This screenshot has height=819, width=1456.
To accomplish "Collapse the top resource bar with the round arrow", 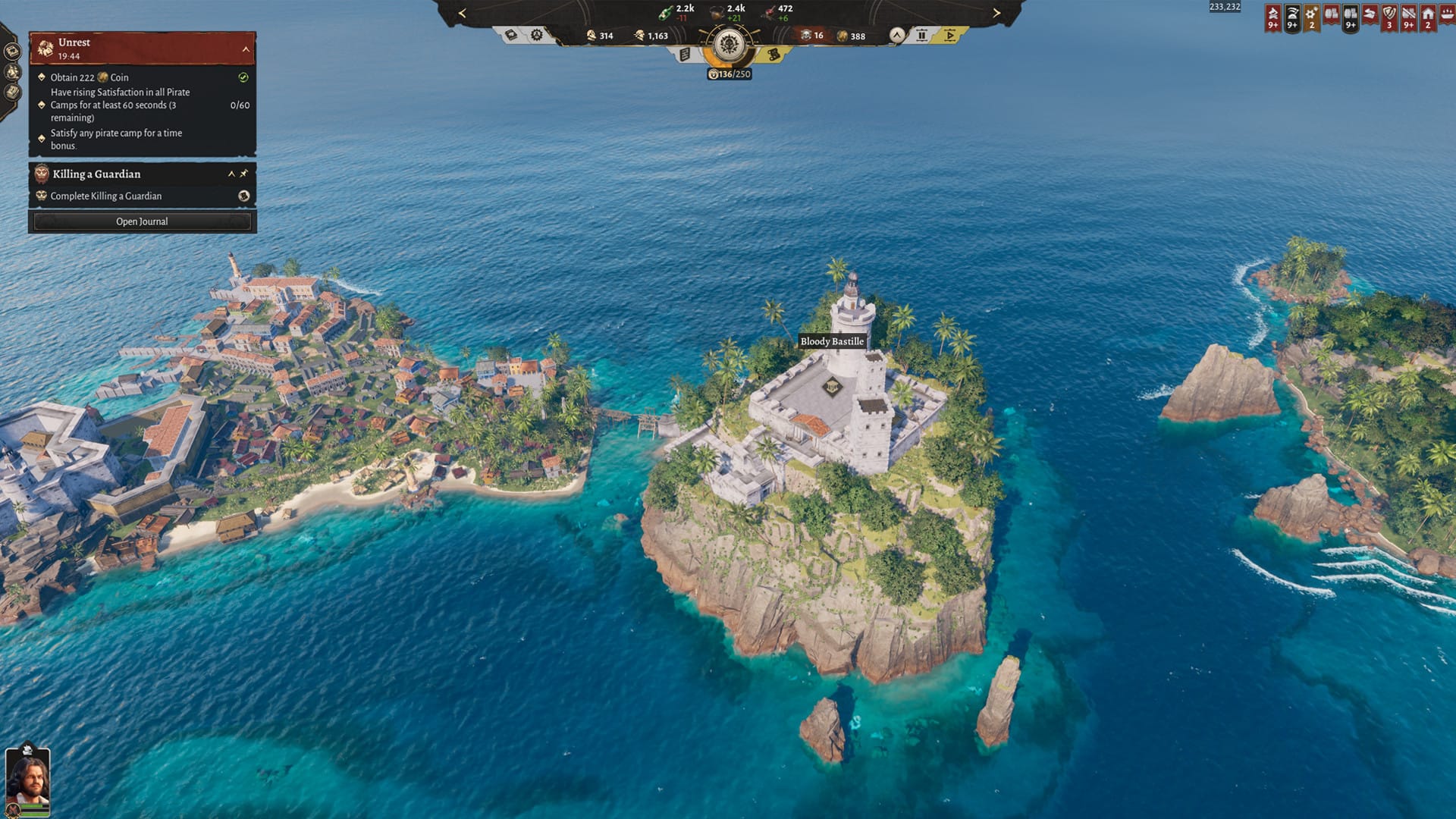I will [x=896, y=35].
